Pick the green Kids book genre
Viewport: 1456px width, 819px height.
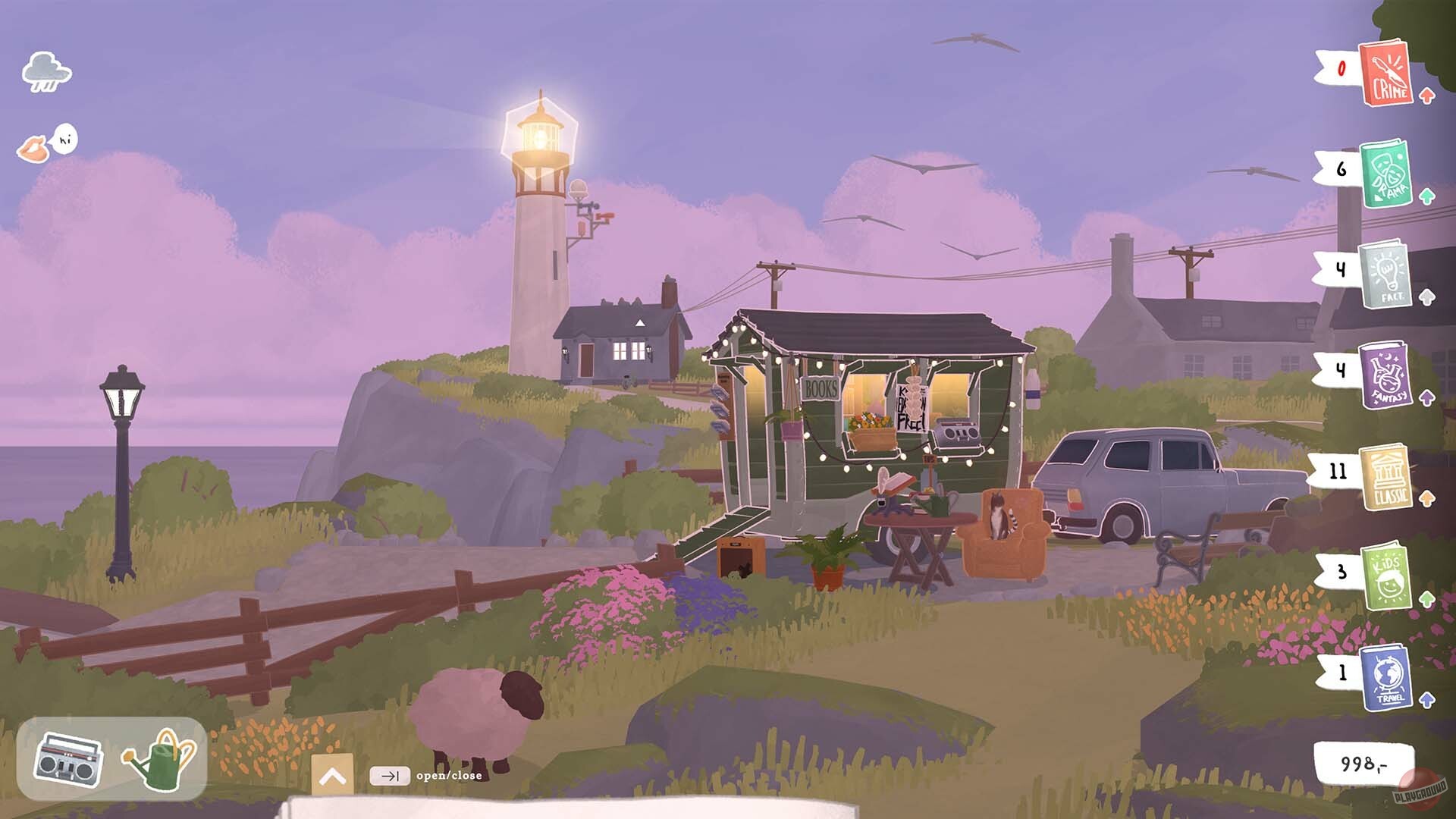point(1385,576)
